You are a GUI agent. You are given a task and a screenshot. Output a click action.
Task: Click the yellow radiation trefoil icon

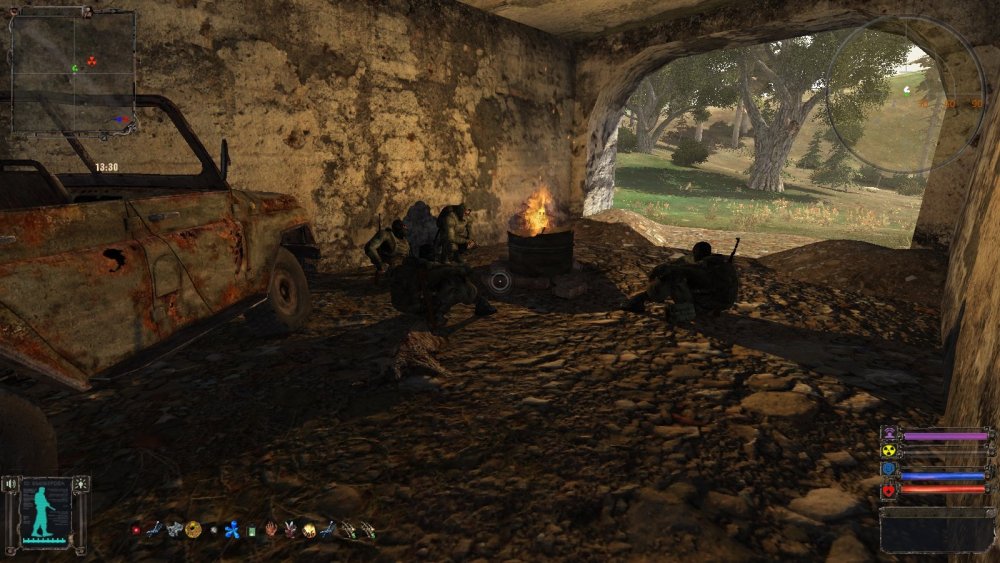click(889, 453)
